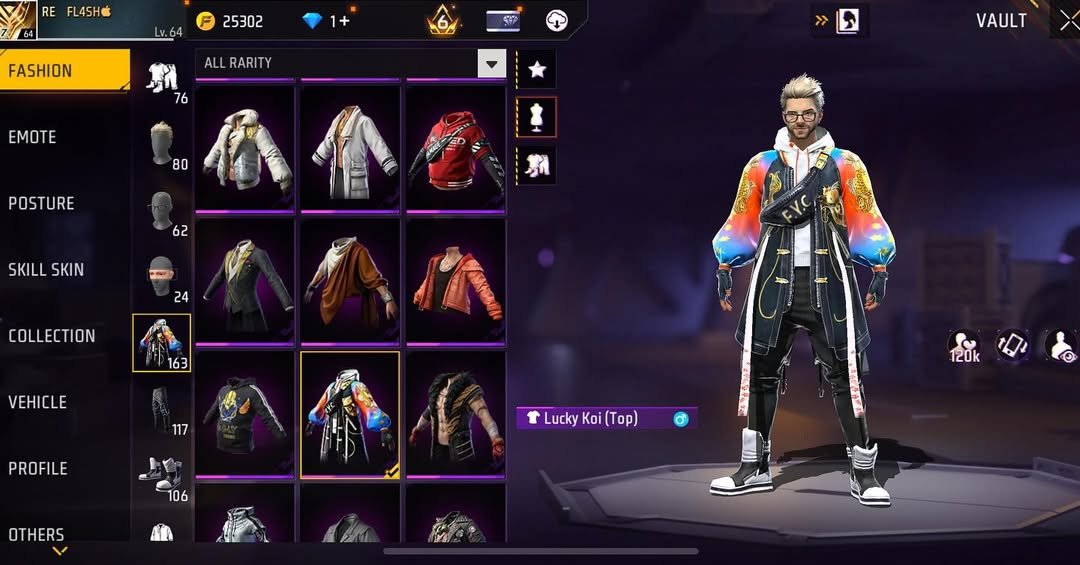Go to the Collection section
Screen dimensions: 1080x565
(52, 336)
